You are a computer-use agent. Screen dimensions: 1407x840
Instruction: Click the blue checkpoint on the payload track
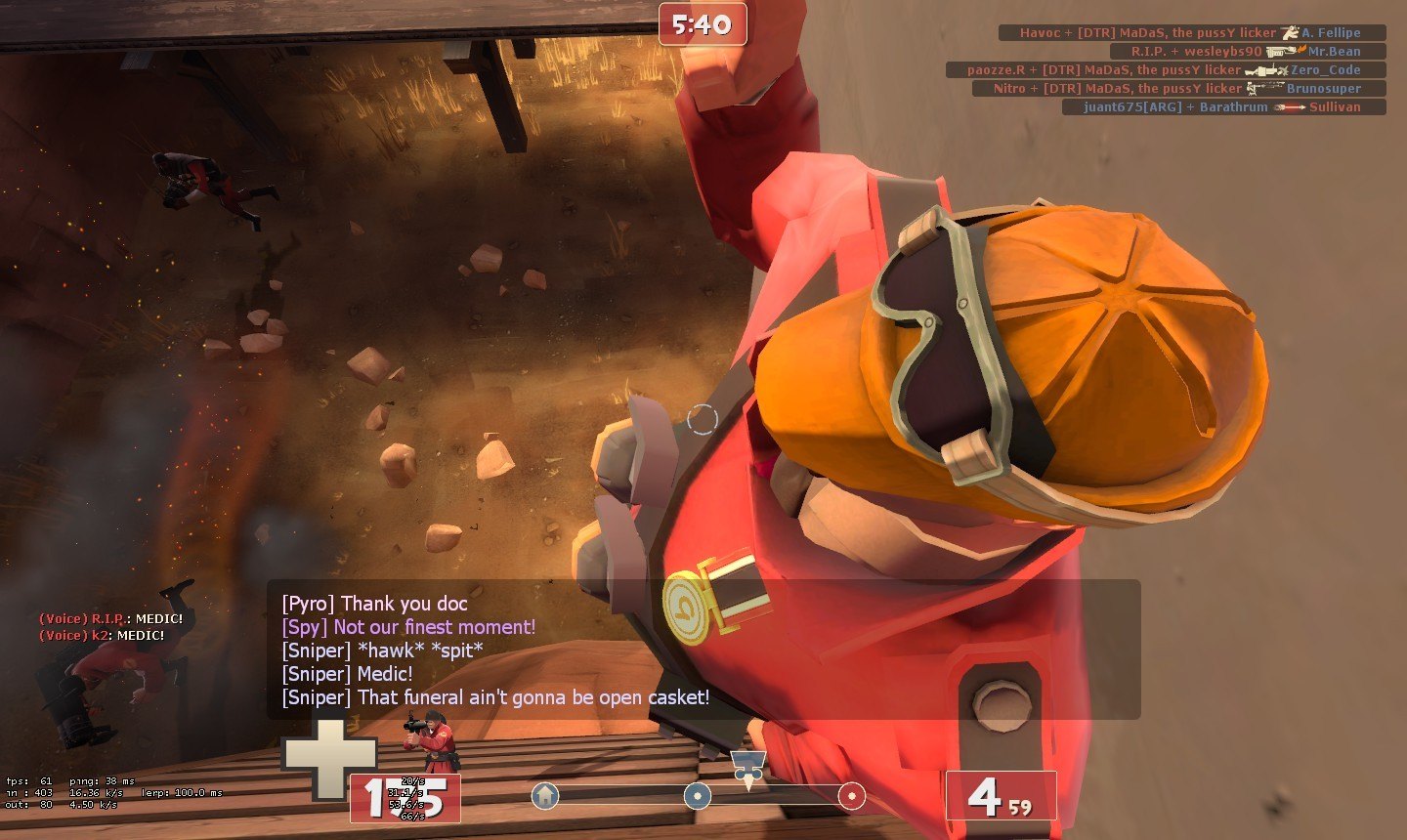click(x=697, y=796)
